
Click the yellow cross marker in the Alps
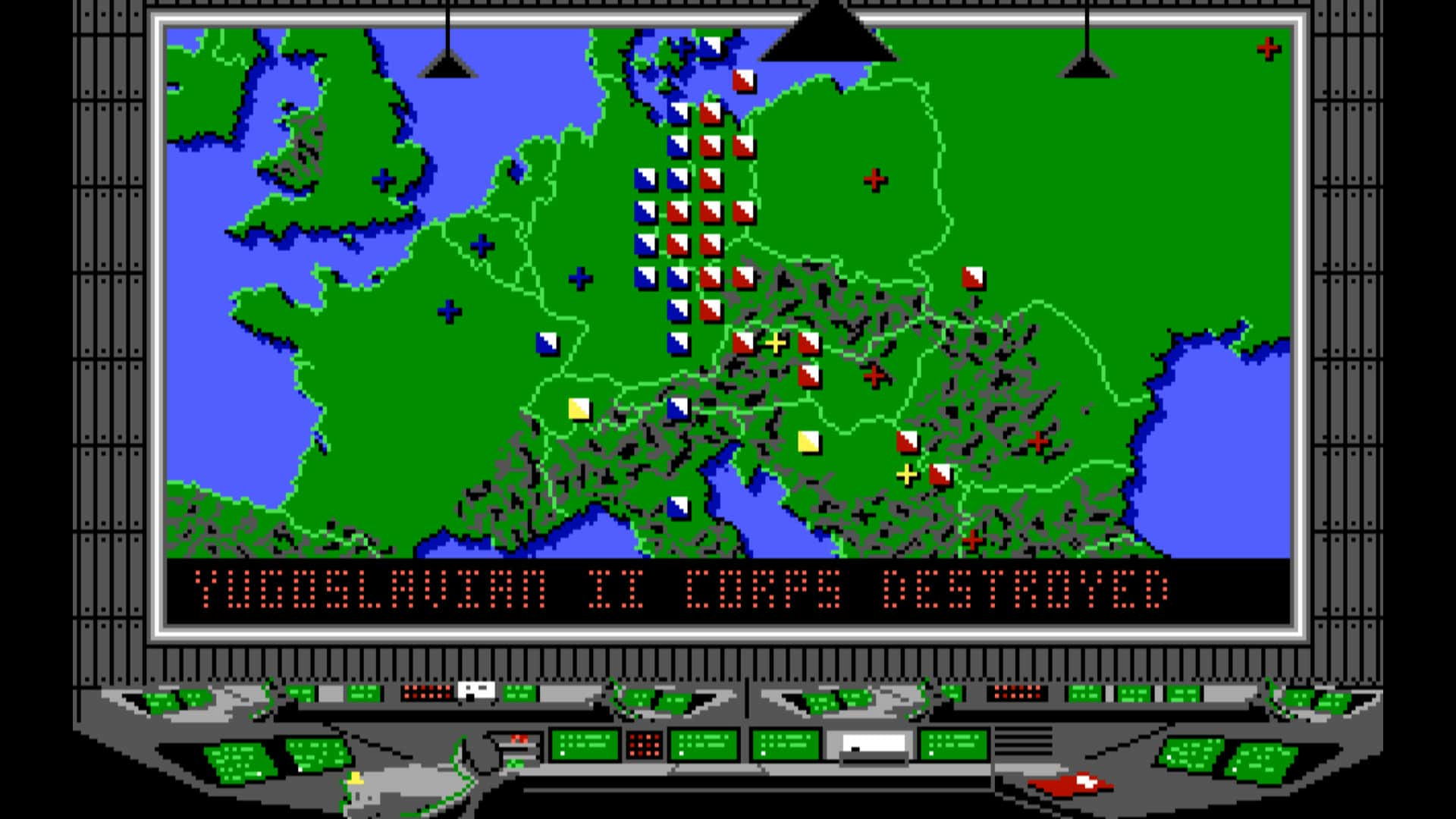pos(775,343)
